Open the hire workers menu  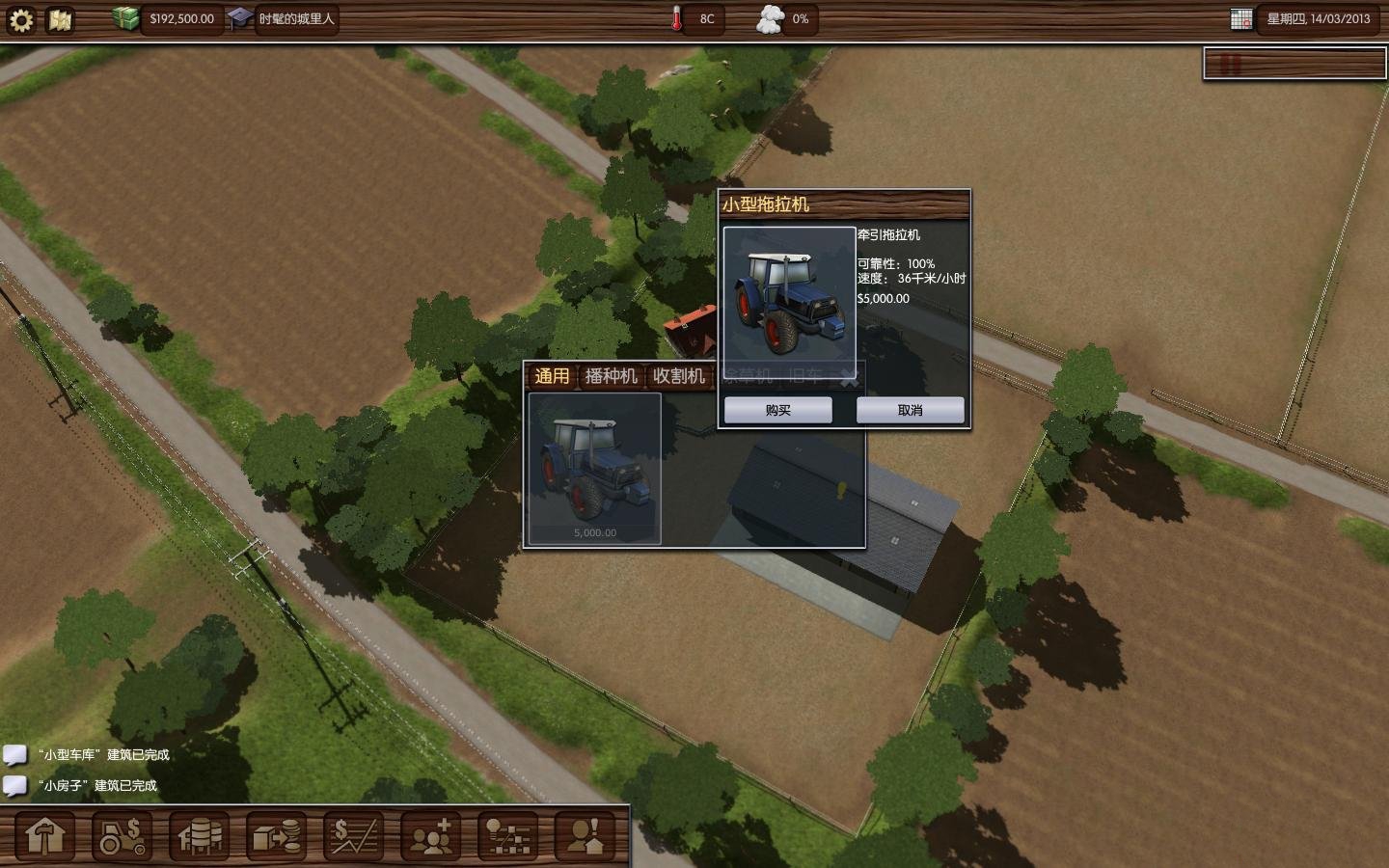431,836
